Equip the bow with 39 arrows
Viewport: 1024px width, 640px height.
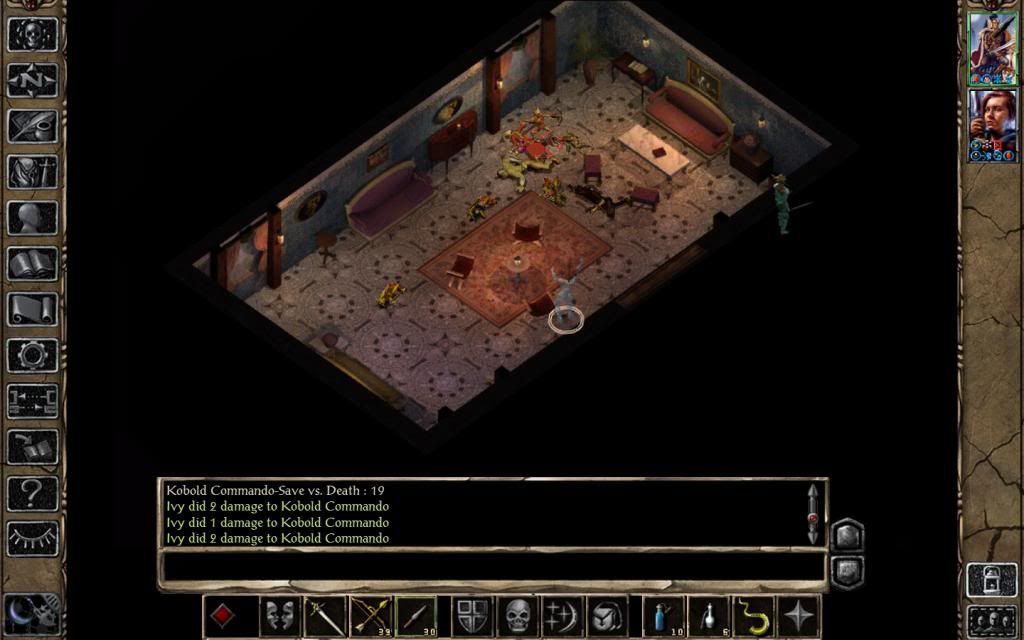(x=370, y=615)
